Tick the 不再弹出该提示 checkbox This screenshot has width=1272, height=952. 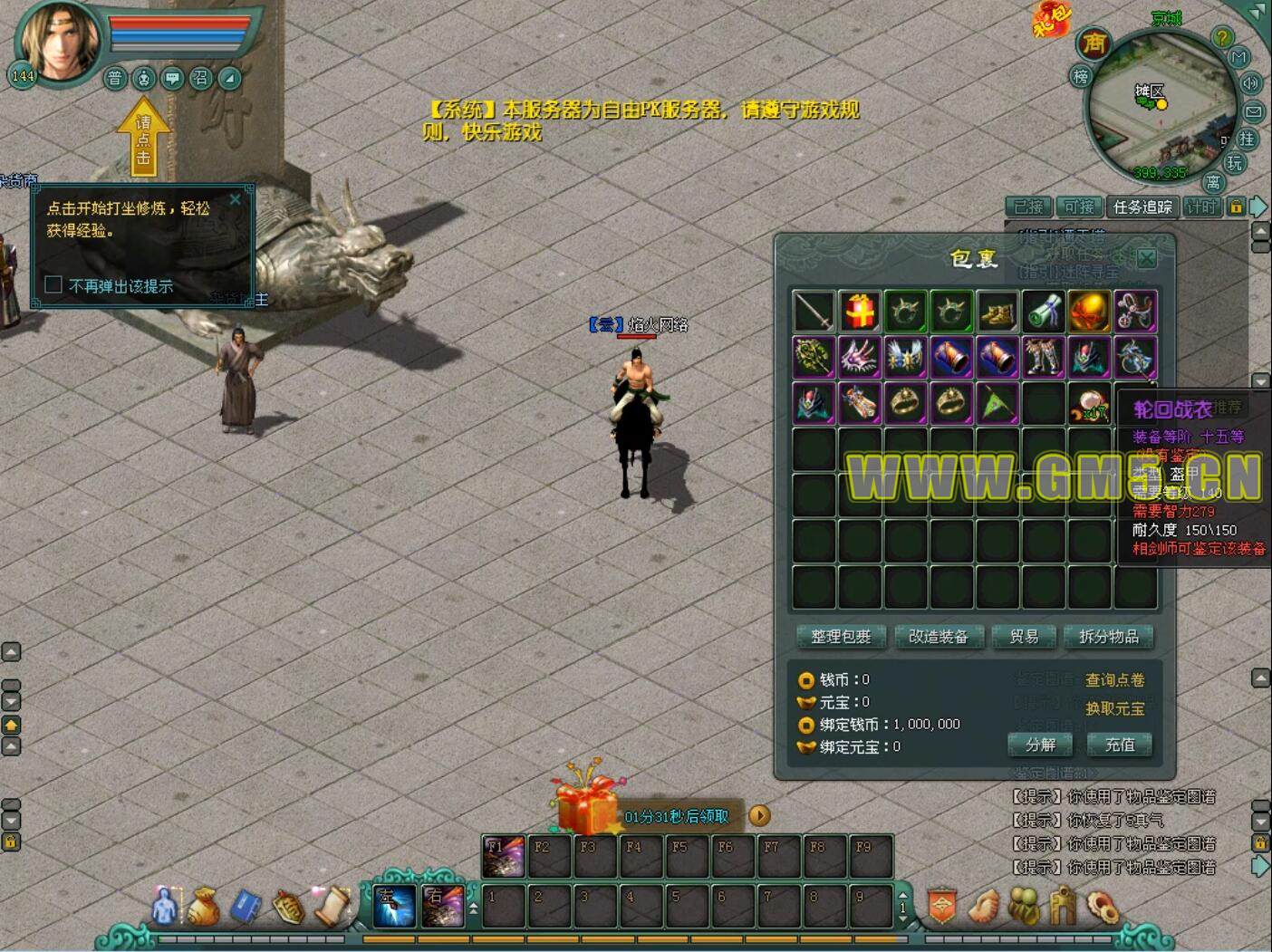[53, 285]
